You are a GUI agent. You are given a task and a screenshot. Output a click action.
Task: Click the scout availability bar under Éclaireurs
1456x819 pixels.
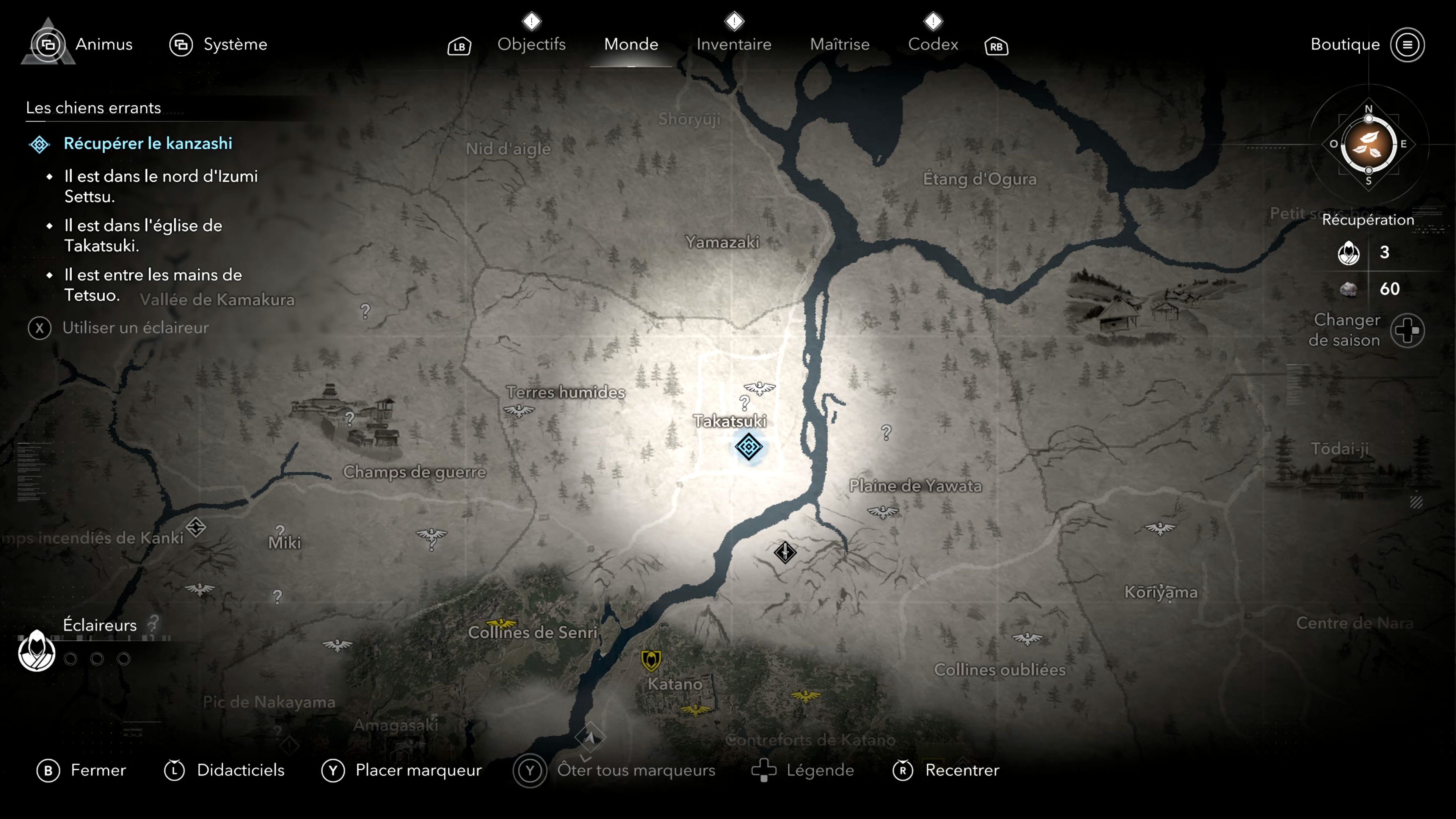113,639
